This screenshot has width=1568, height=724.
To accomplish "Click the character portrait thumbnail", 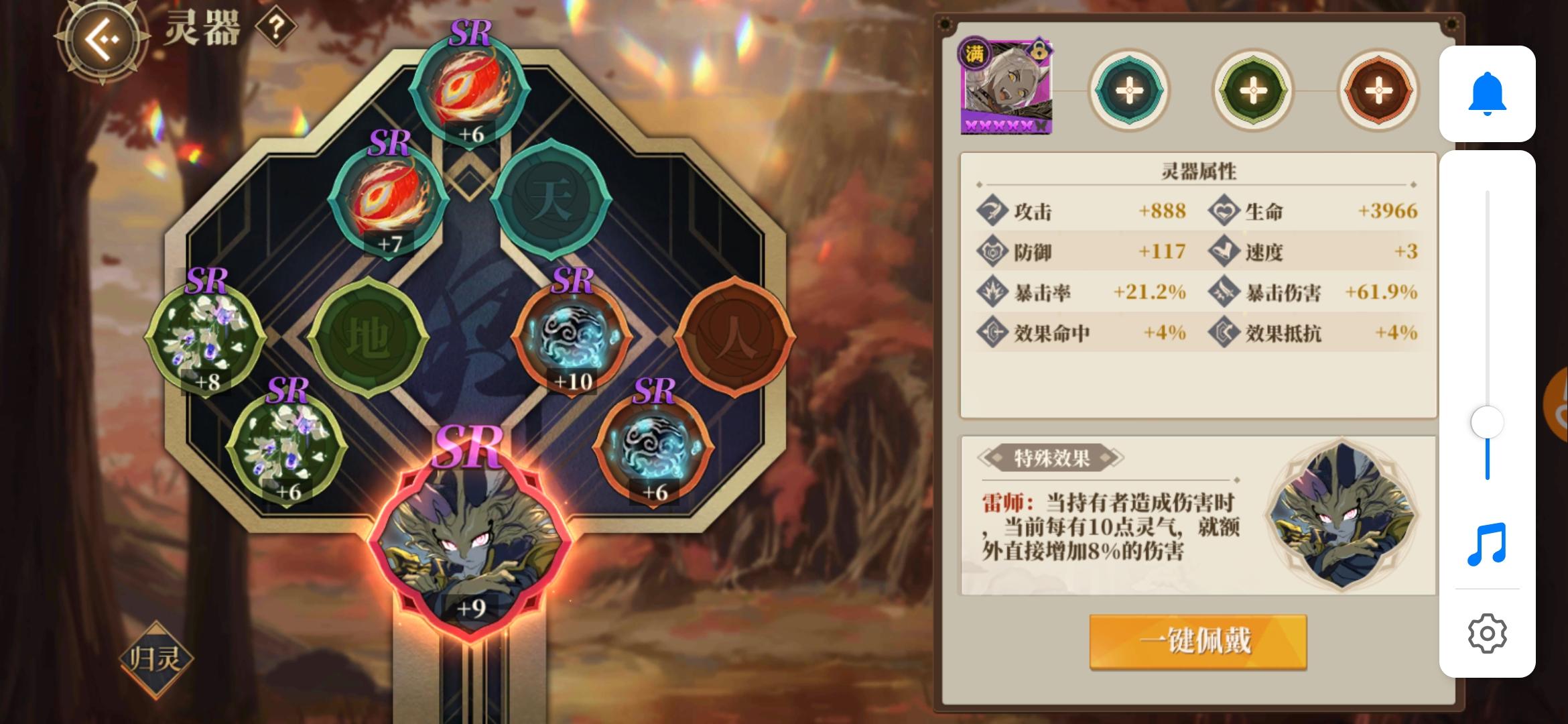I will pos(1005,87).
